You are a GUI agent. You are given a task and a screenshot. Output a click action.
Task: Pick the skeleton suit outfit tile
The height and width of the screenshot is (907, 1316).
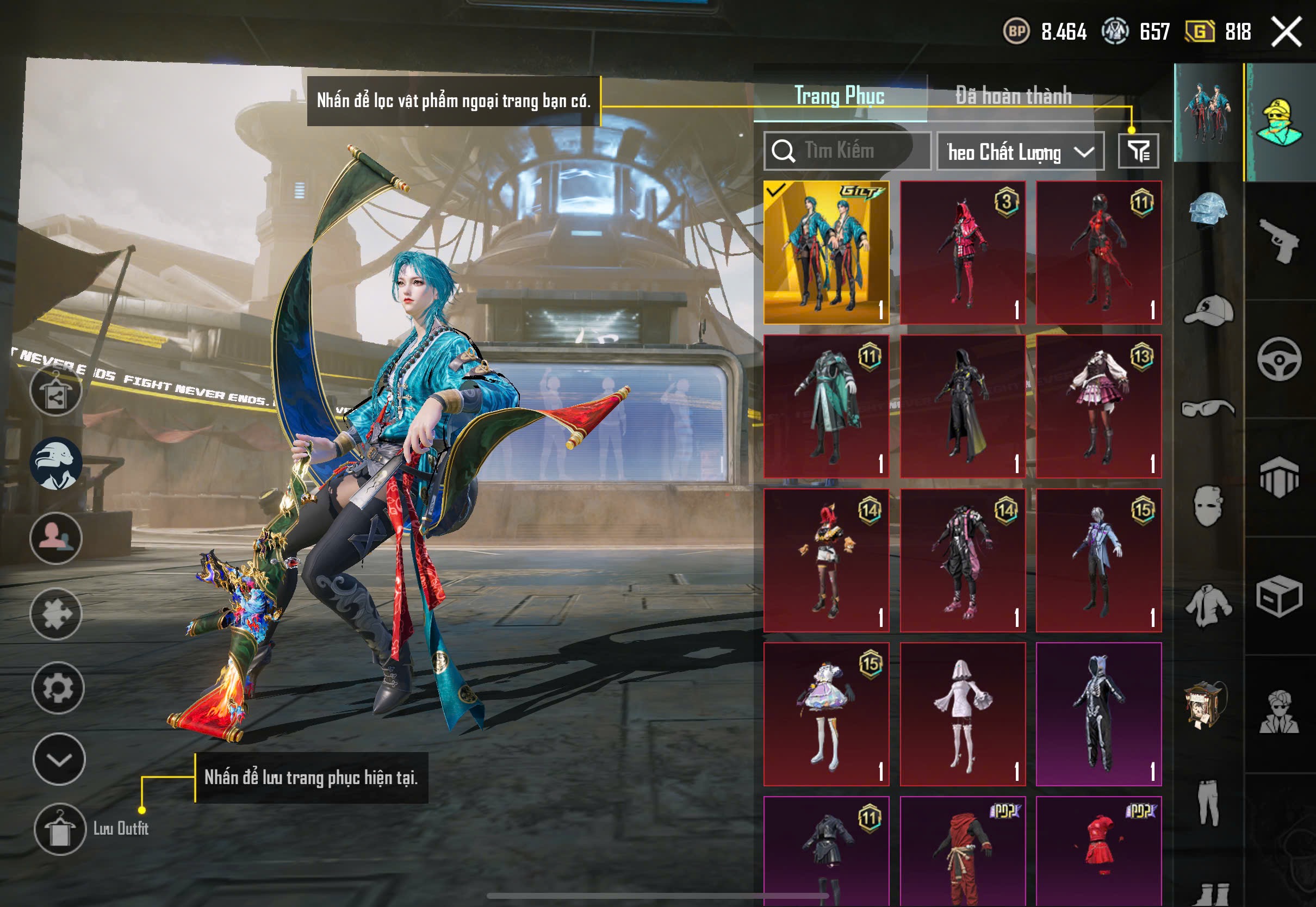click(x=1098, y=715)
